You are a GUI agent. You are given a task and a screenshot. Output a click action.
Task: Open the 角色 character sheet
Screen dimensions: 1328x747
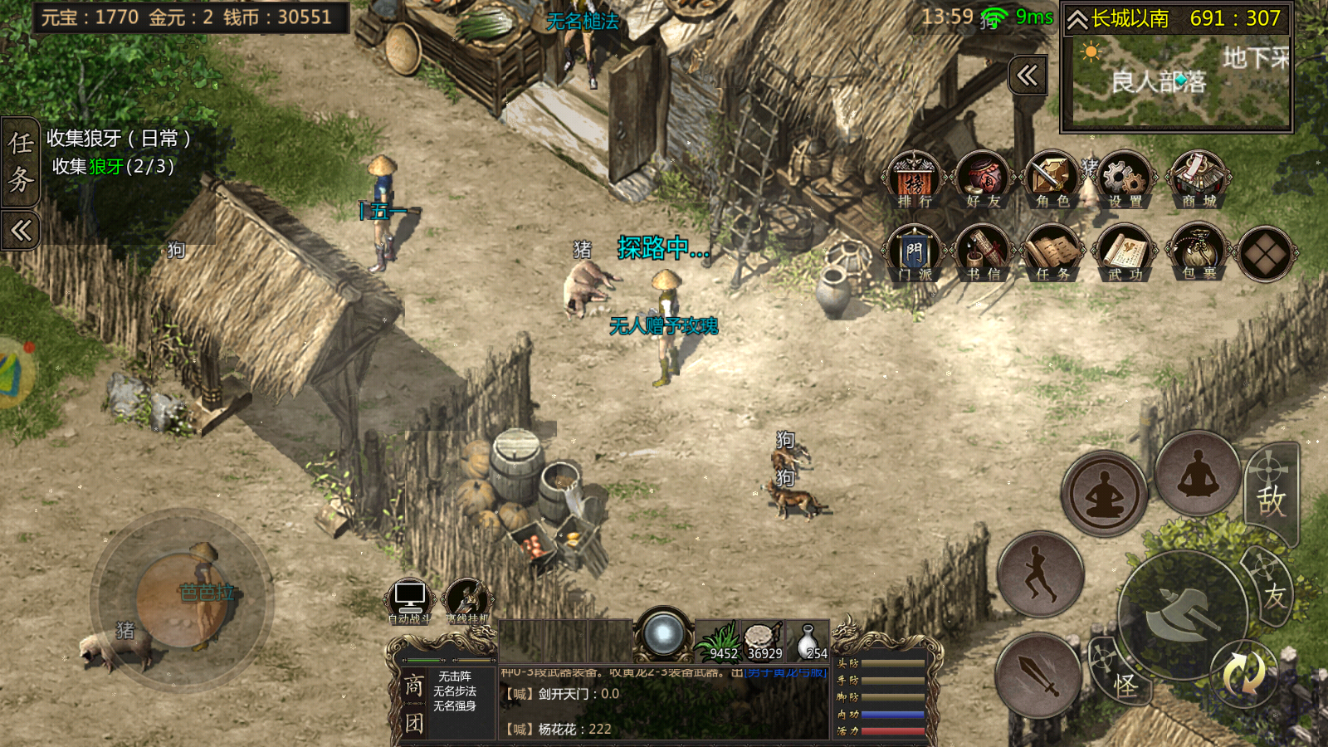tap(1052, 180)
